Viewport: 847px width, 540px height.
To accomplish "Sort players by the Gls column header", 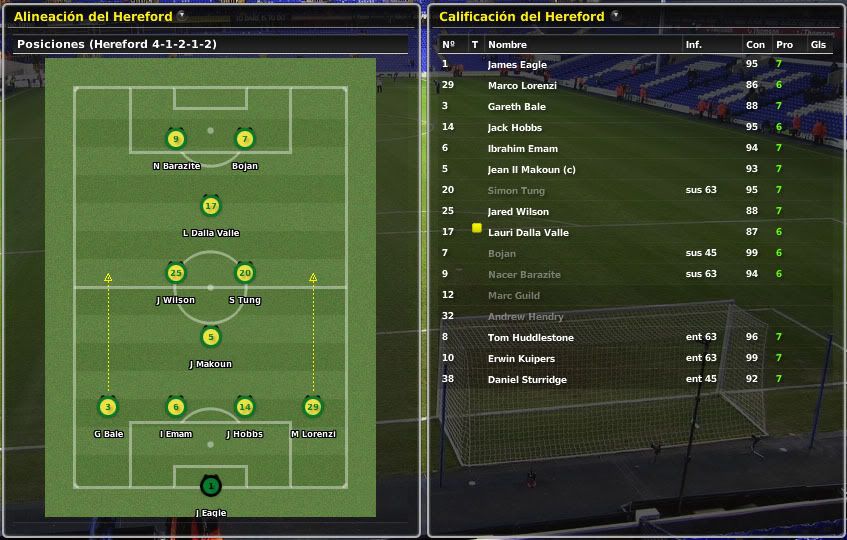I will pyautogui.click(x=818, y=45).
